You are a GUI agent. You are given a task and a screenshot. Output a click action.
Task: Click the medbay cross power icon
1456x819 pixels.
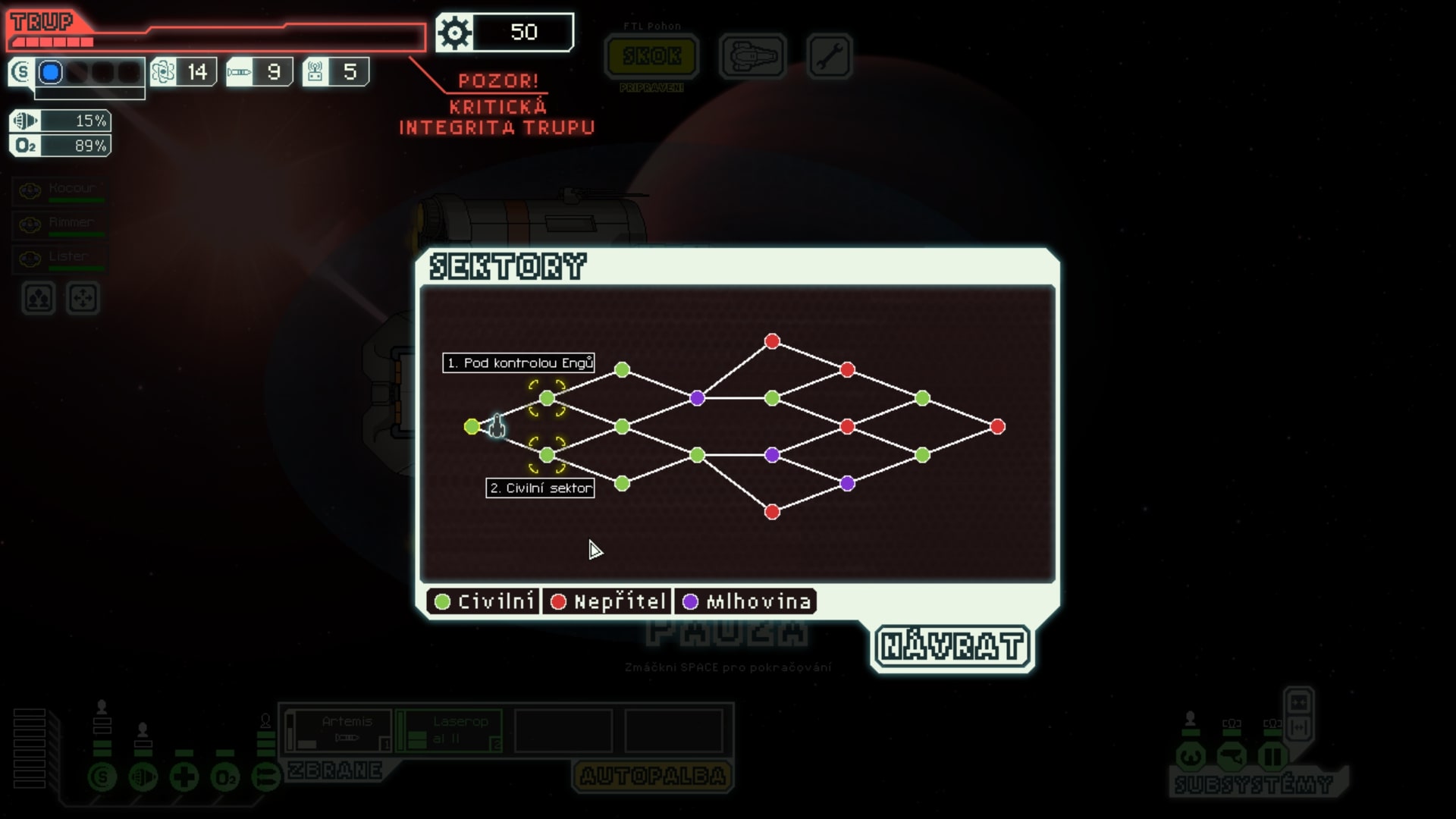(x=184, y=777)
